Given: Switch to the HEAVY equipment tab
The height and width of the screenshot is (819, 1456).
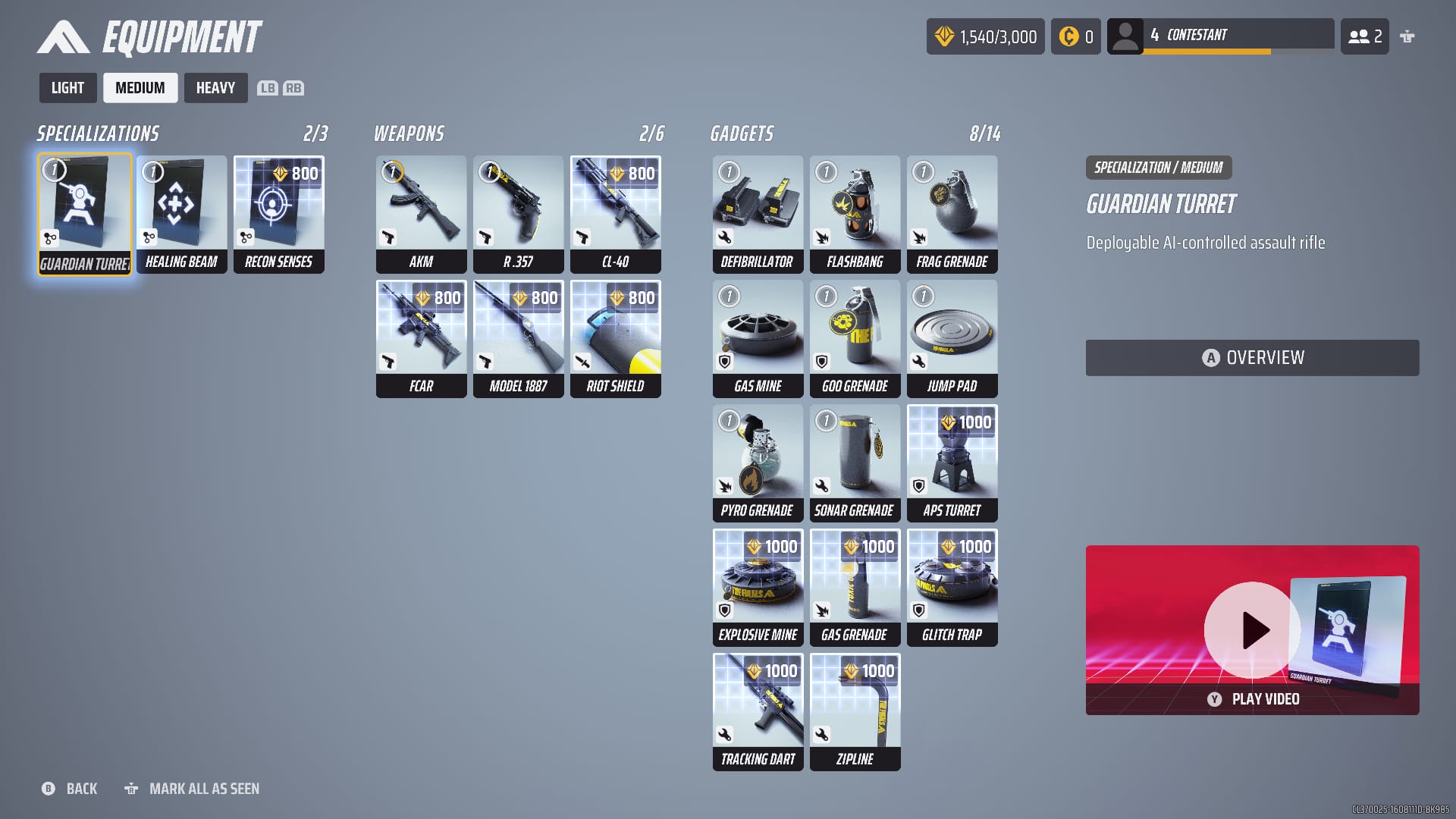Looking at the screenshot, I should pyautogui.click(x=215, y=87).
